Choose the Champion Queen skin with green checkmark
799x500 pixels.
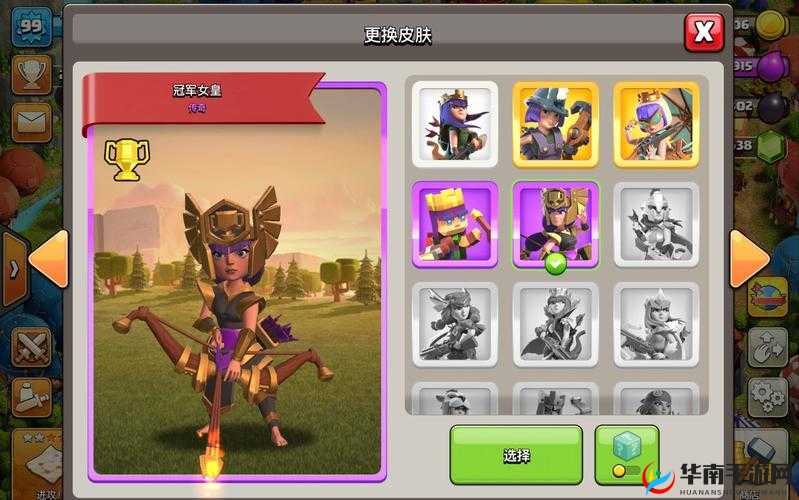(555, 224)
